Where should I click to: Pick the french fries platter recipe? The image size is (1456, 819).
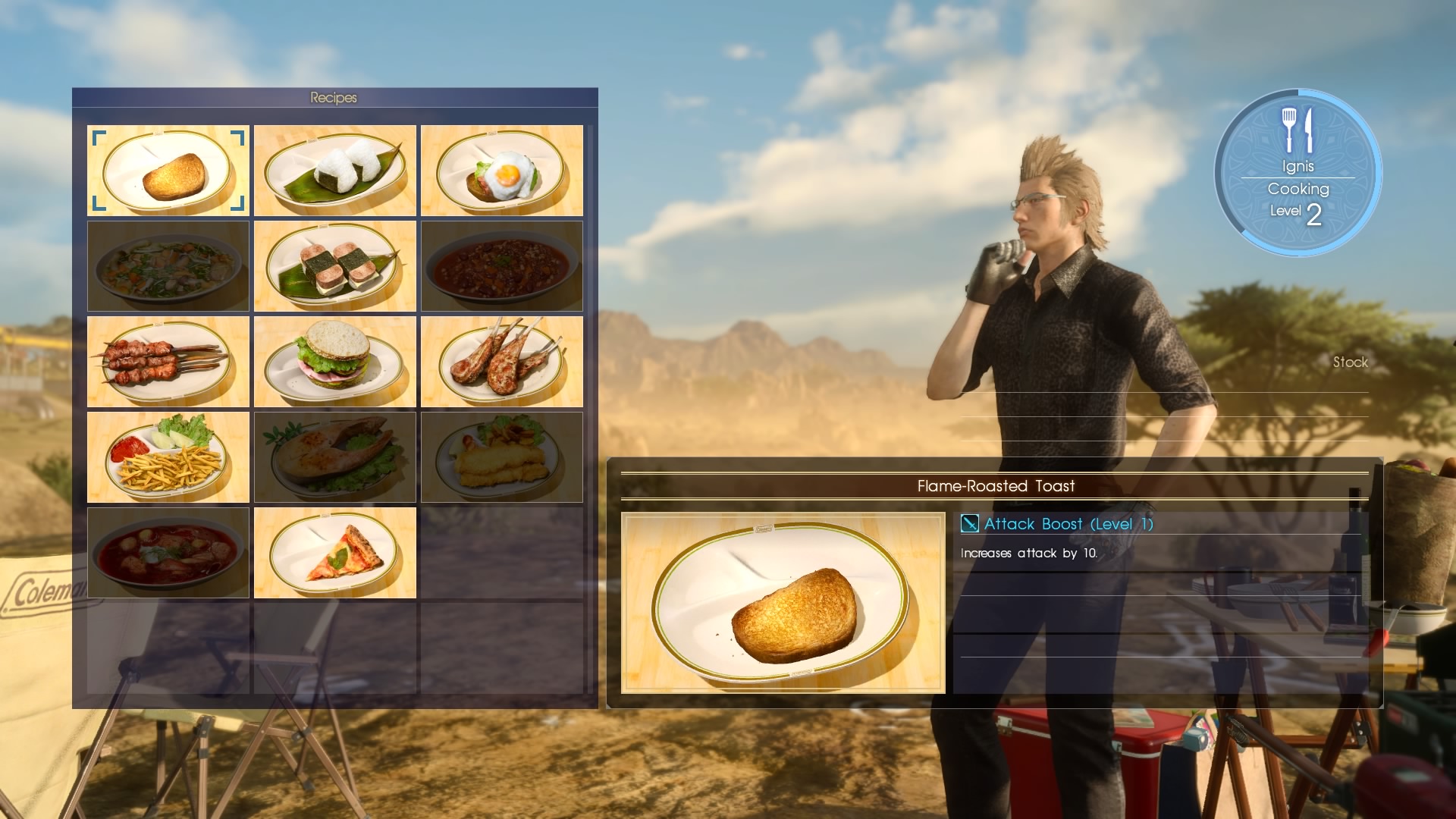168,457
